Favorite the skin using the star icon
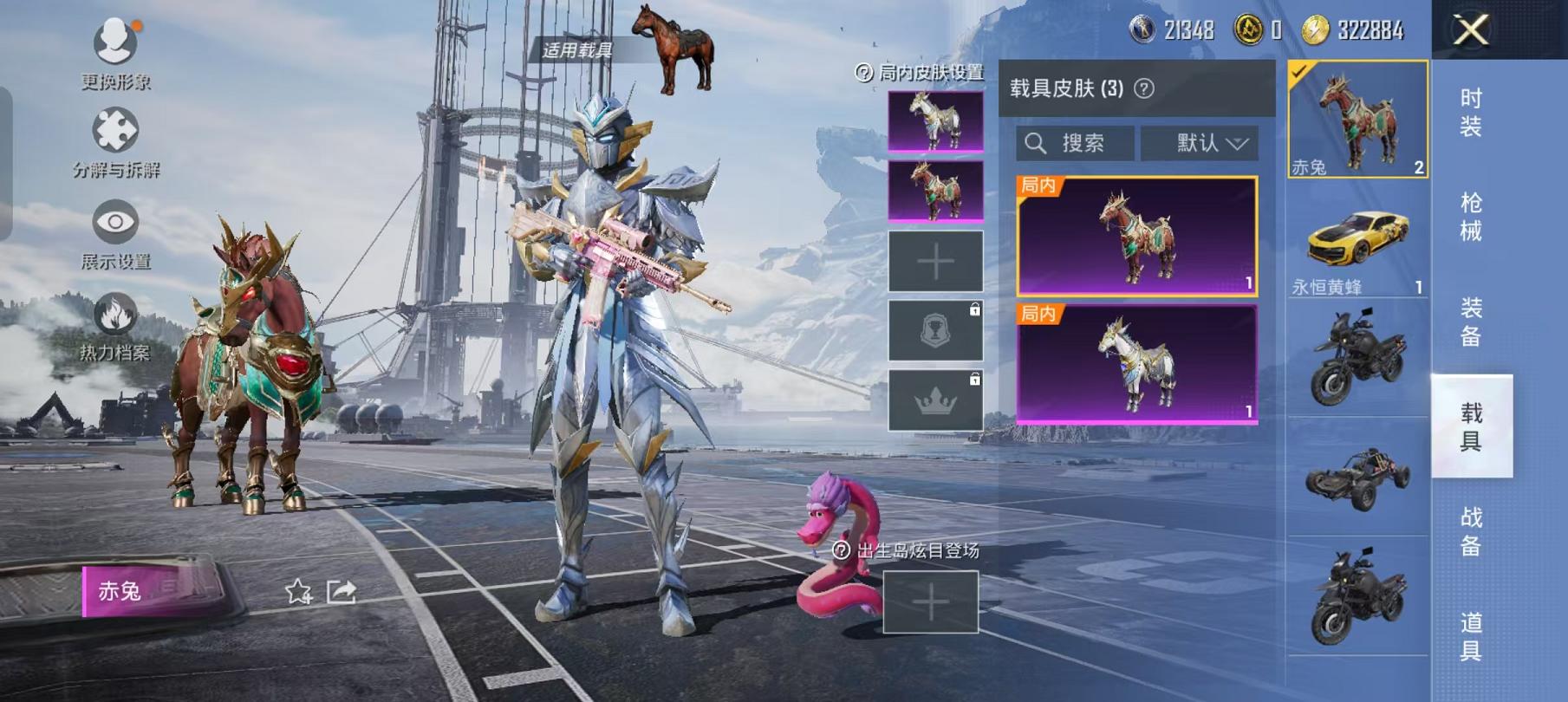Viewport: 1568px width, 702px height. click(298, 592)
